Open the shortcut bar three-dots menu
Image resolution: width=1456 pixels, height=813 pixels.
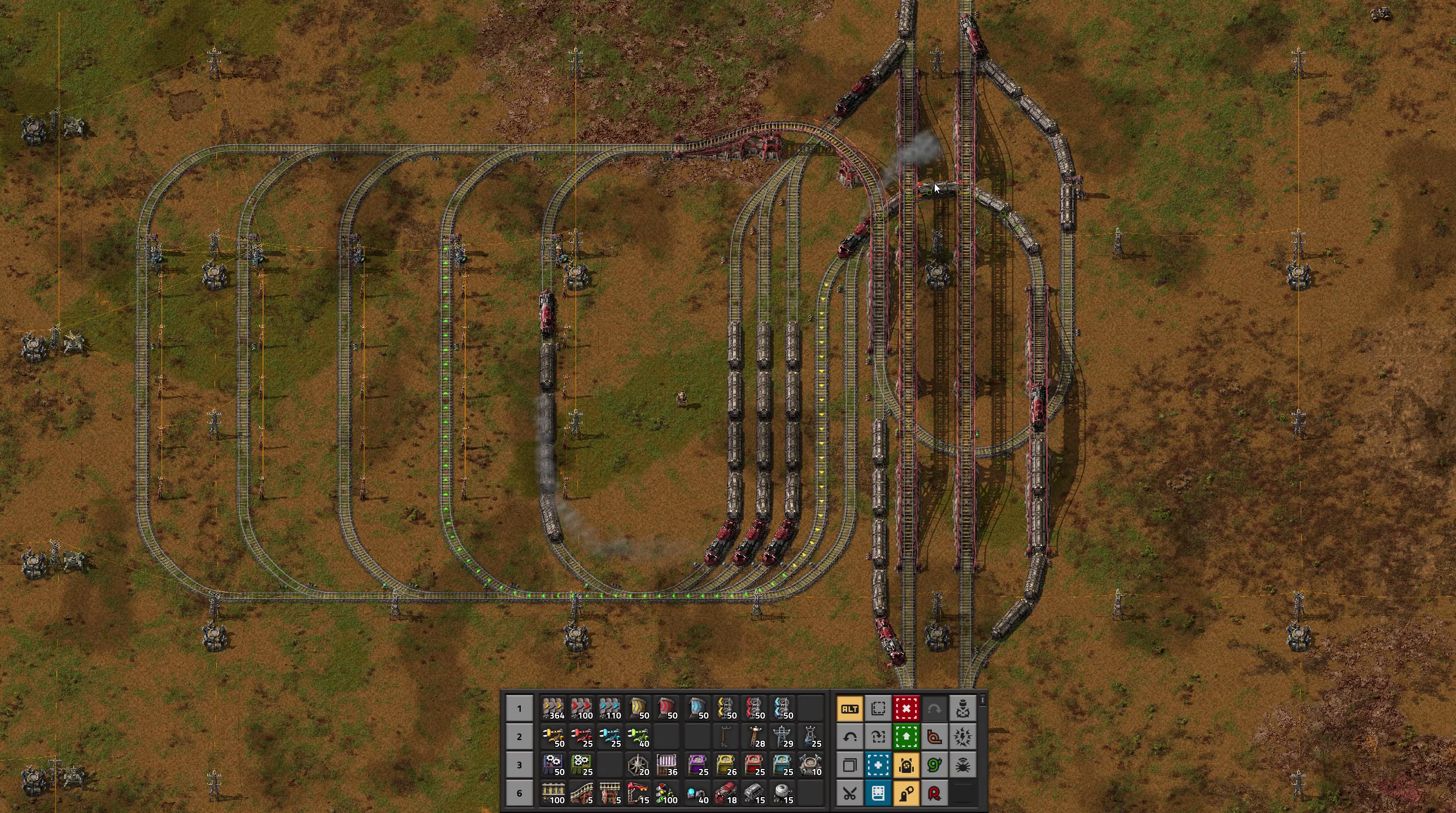tap(983, 701)
